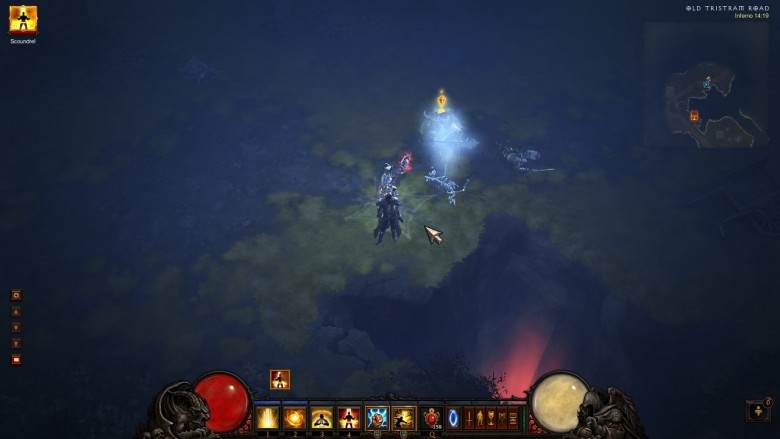Image resolution: width=780 pixels, height=439 pixels.
Task: Open the lined-list game menu button
Action: 514,417
